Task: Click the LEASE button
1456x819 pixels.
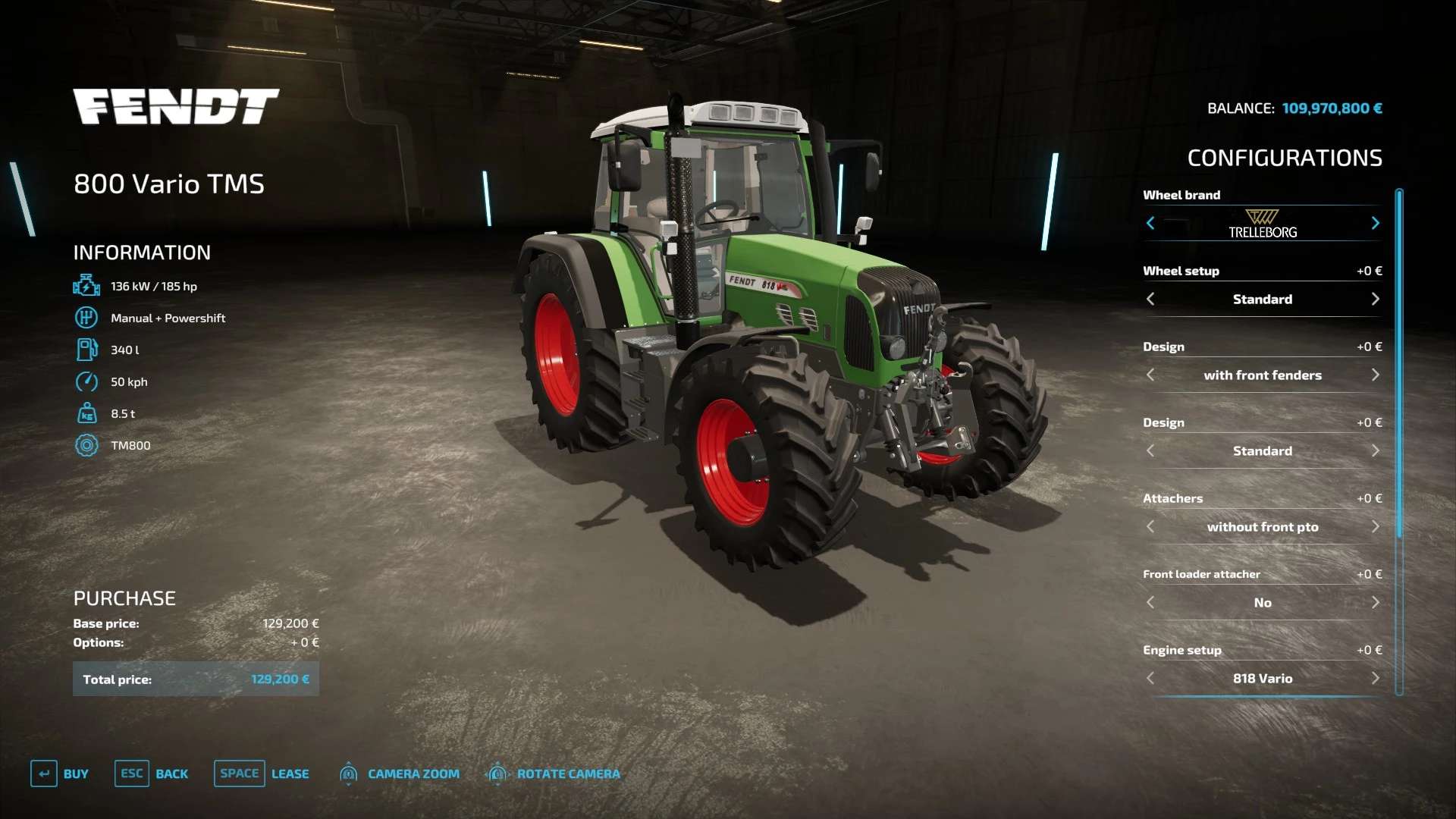Action: 290,773
